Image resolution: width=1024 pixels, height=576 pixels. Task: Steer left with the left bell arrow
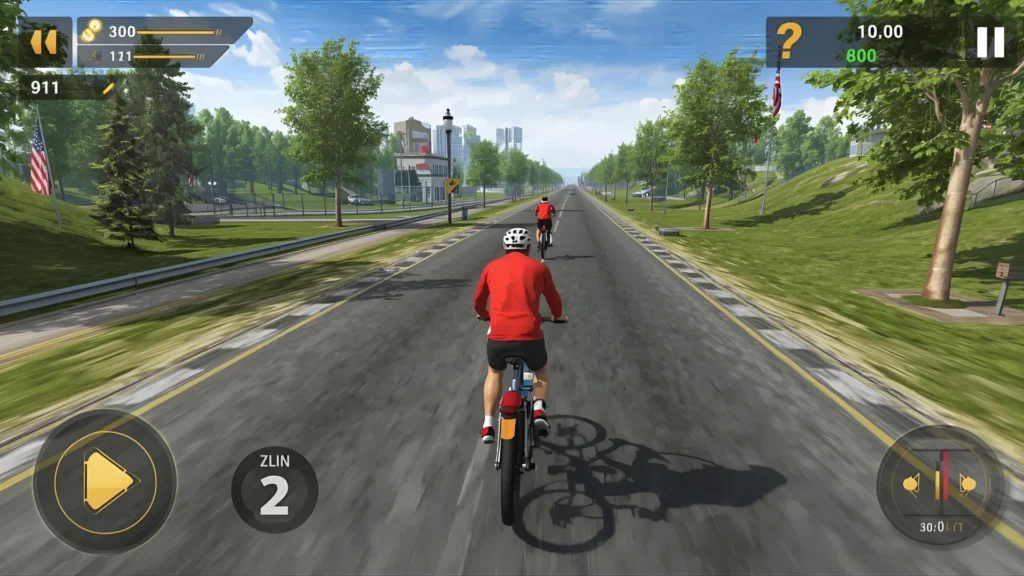[911, 485]
